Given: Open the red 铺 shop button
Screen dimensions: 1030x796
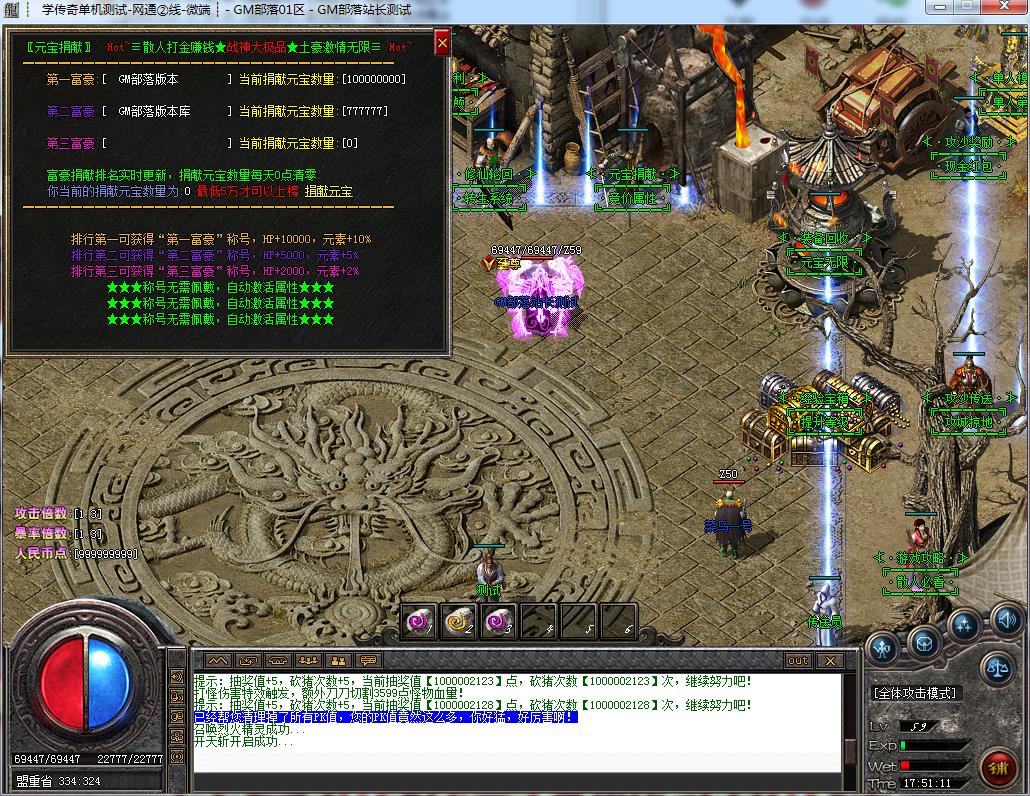Looking at the screenshot, I should [997, 768].
